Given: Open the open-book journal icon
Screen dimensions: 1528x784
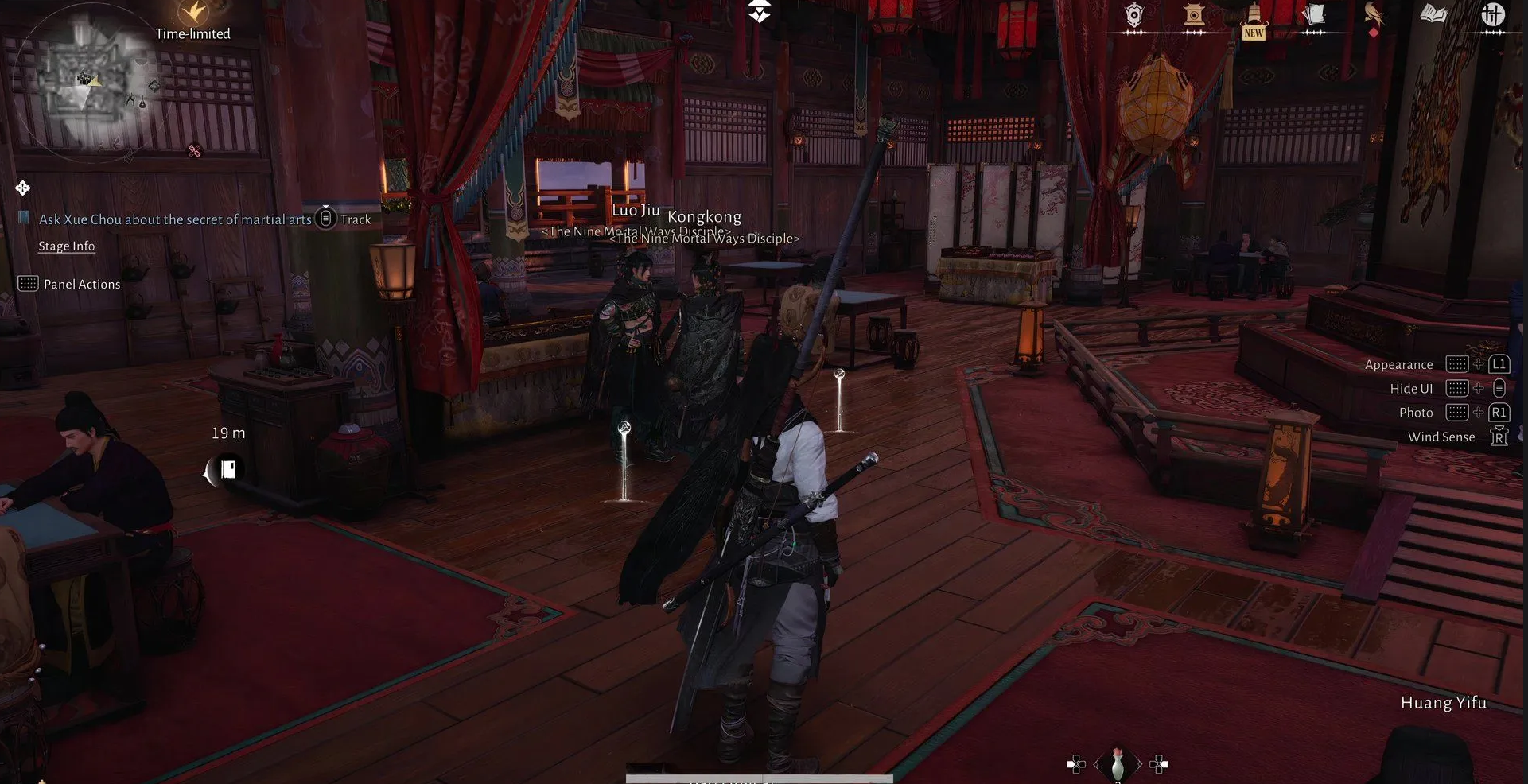Looking at the screenshot, I should click(x=1433, y=14).
